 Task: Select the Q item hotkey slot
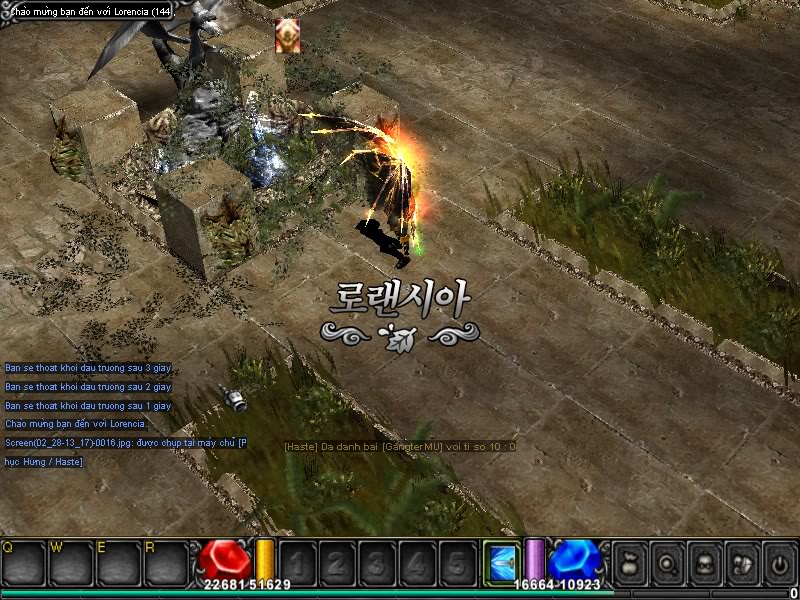(22, 562)
